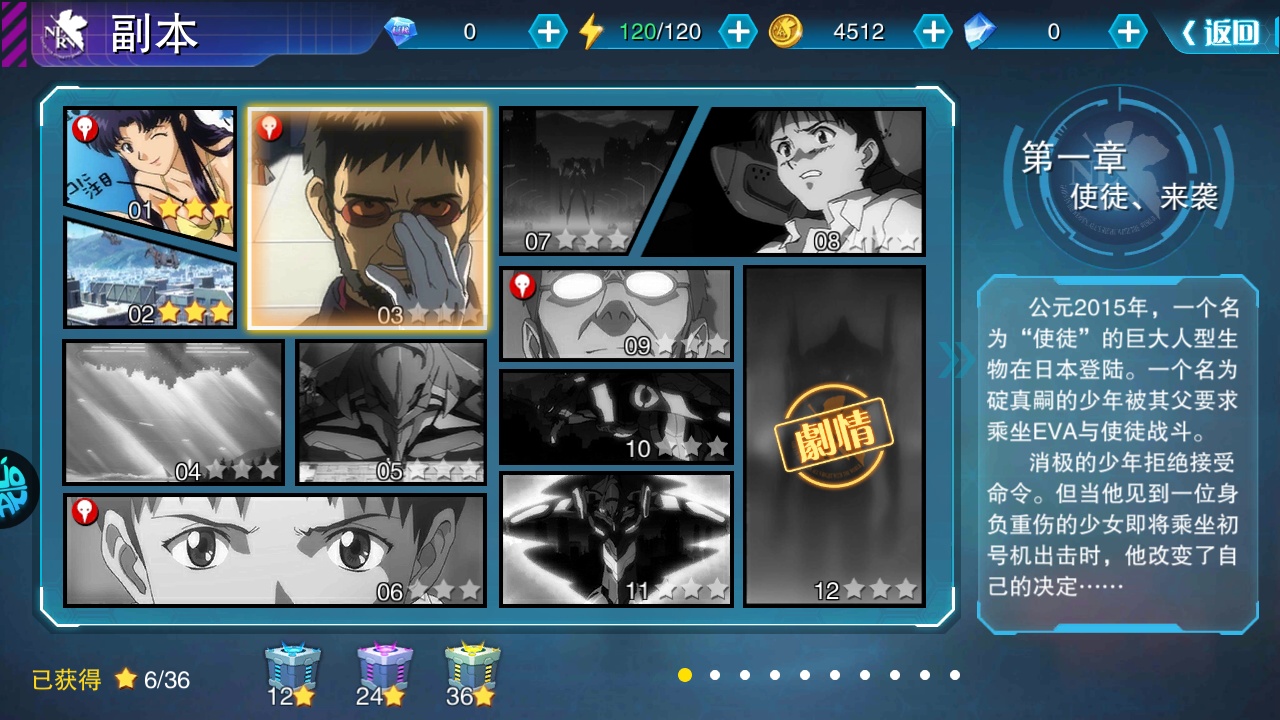Add more energy with lightning plus button
Image resolution: width=1280 pixels, height=720 pixels.
pos(738,32)
